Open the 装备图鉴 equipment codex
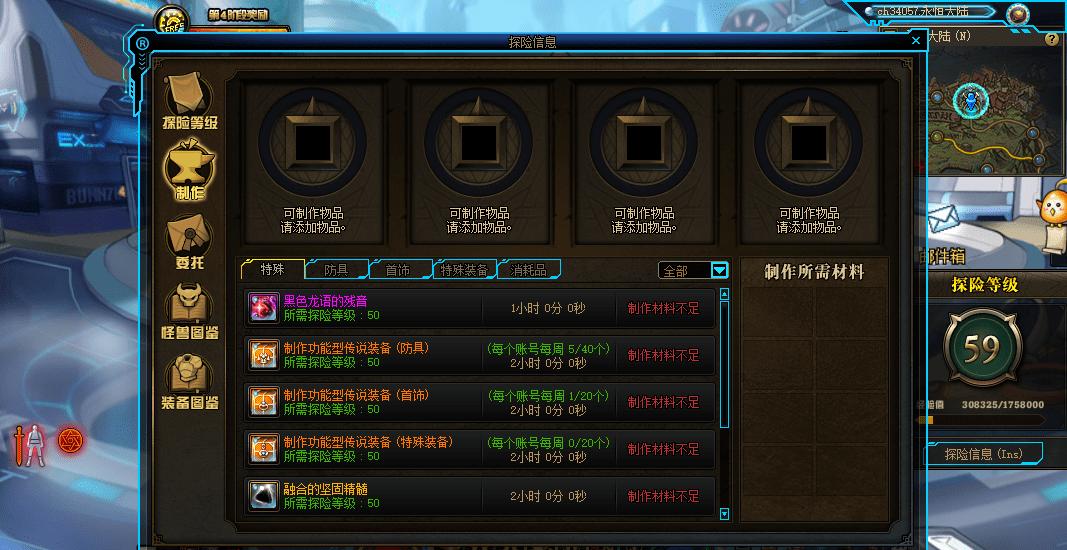The height and width of the screenshot is (550, 1067). pyautogui.click(x=190, y=382)
